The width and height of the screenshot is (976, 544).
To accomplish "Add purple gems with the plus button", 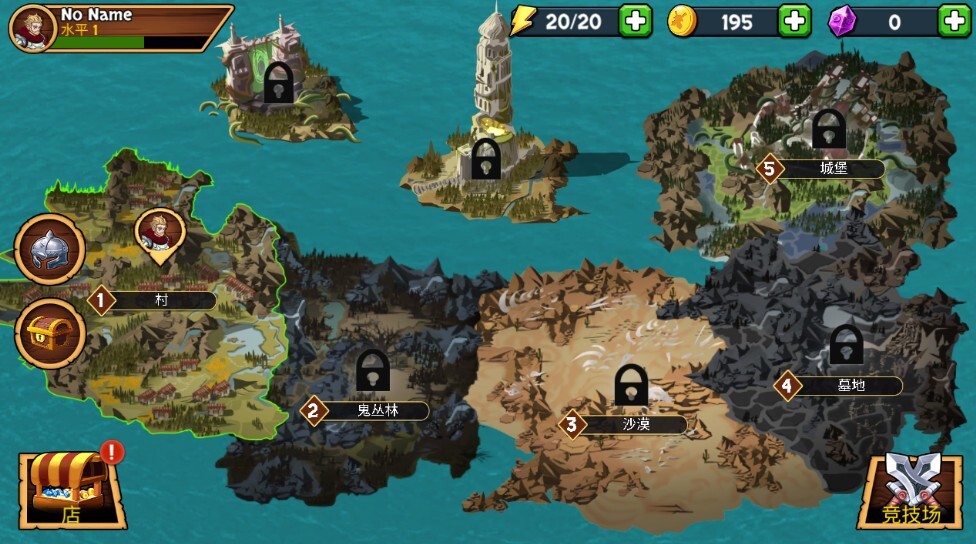I will [954, 20].
